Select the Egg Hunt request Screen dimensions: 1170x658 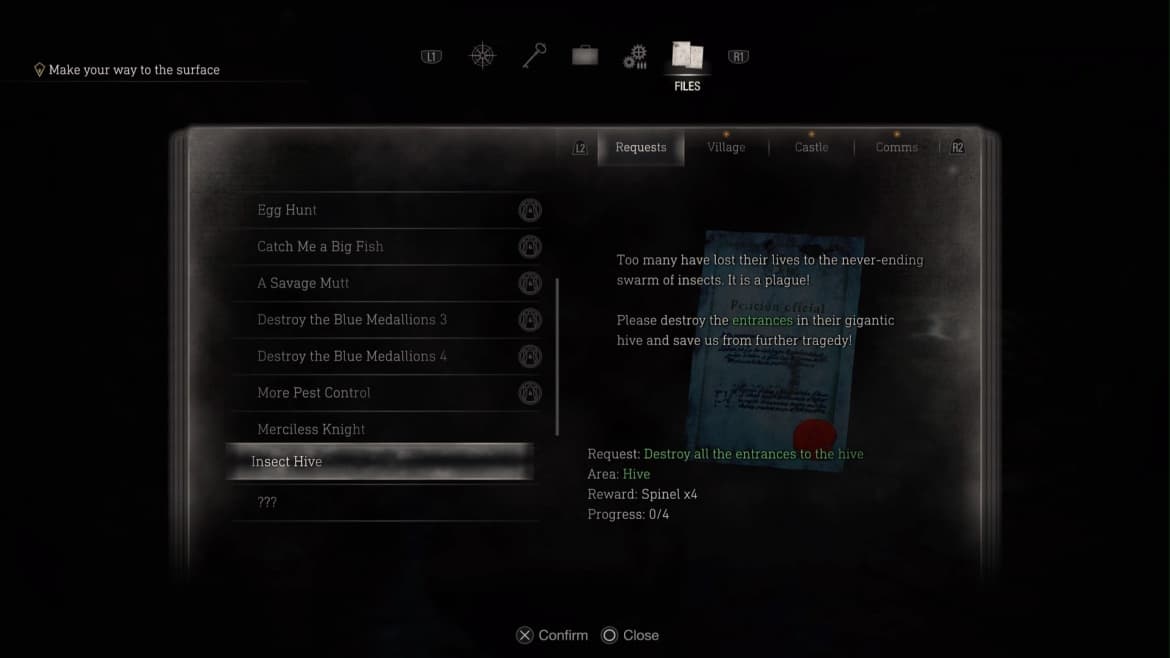[287, 210]
